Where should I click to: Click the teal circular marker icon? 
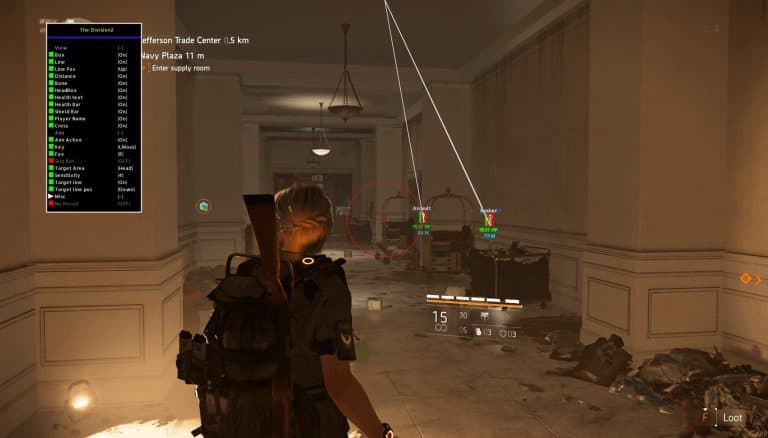pos(204,206)
